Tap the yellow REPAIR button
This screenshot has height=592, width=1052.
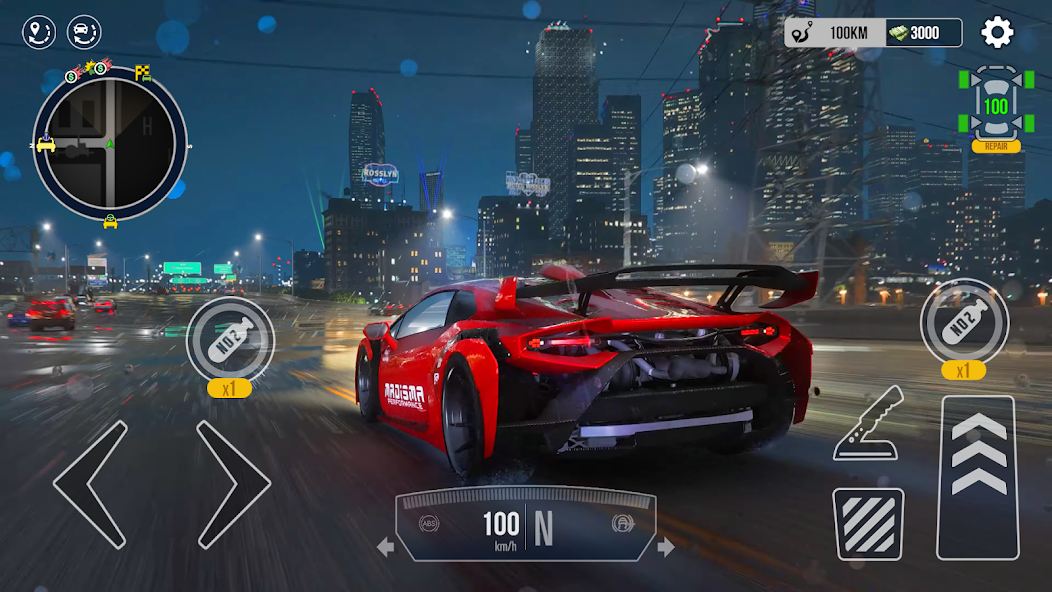[x=995, y=146]
